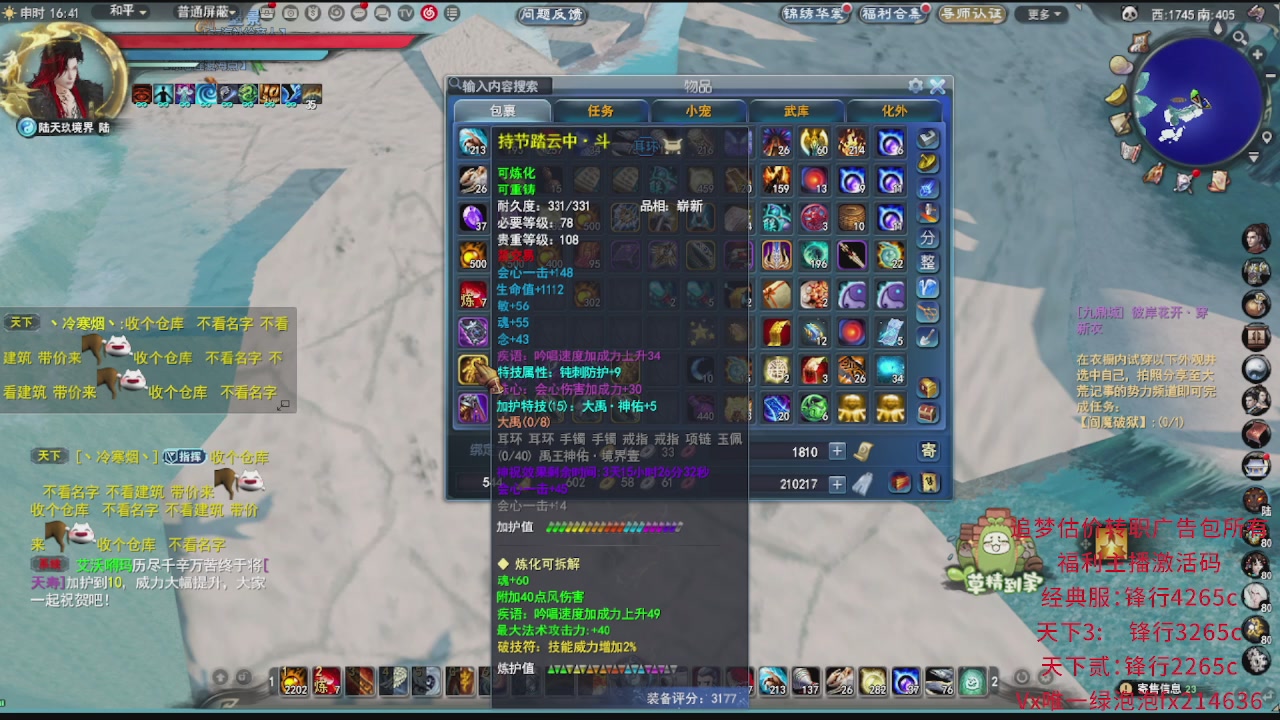1280x720 pixels.
Task: Click the 寄 consign icon in the bag window
Action: click(928, 451)
